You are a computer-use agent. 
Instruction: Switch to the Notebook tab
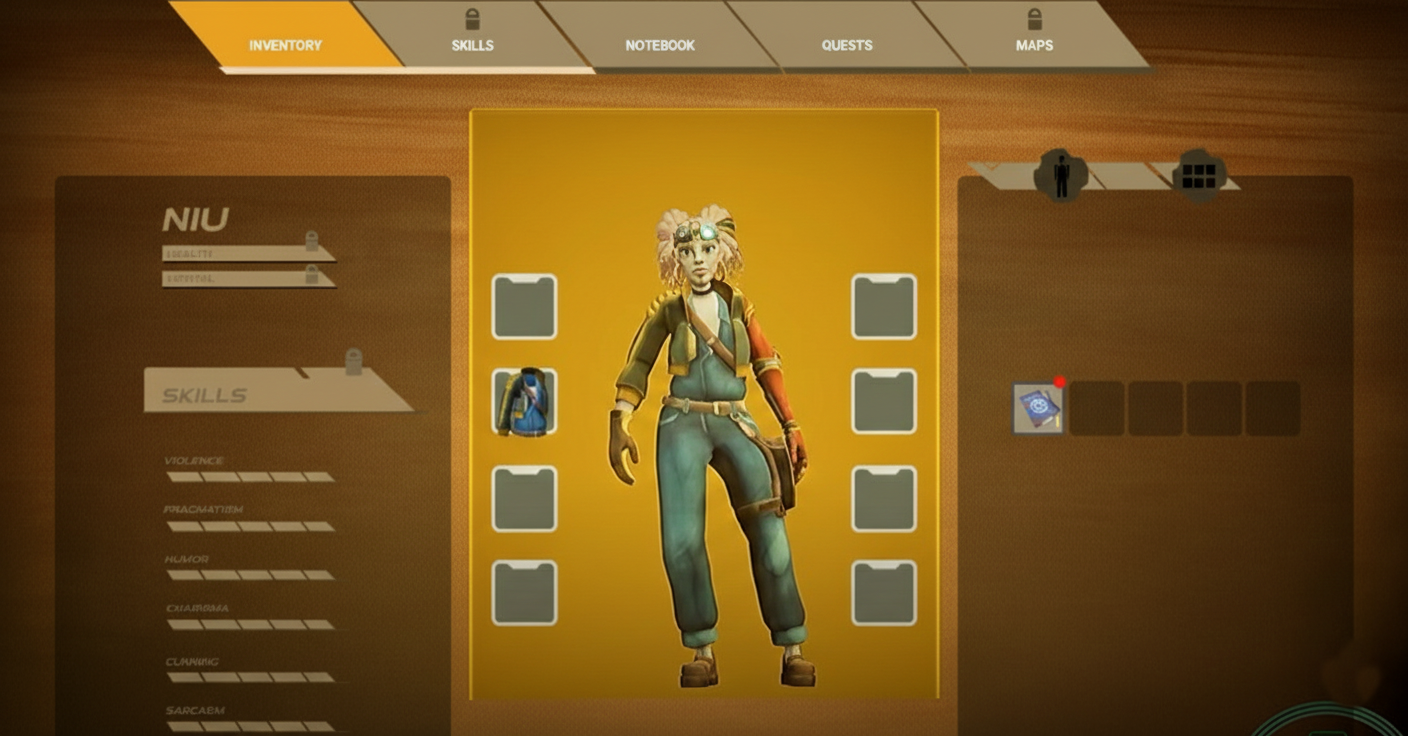659,45
